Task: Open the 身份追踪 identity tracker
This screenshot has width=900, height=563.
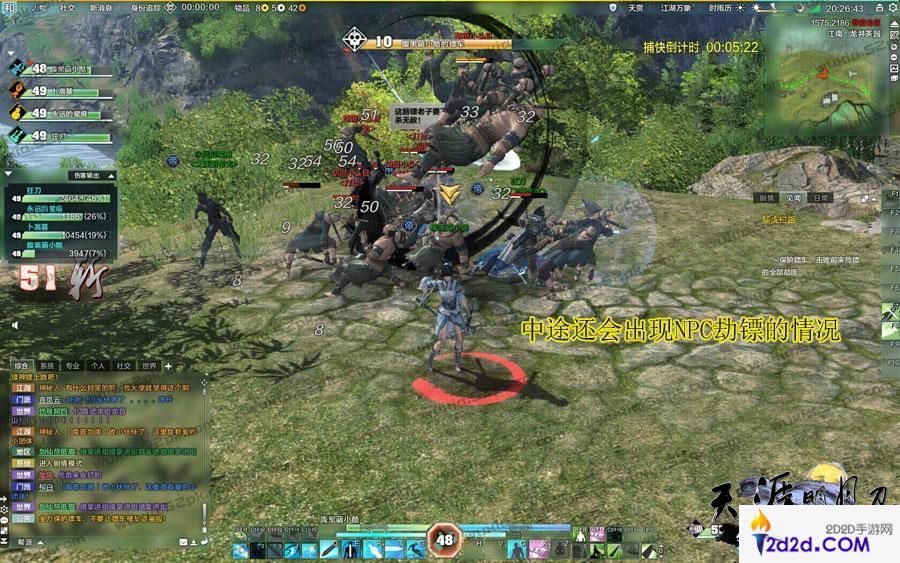Action: 146,7
